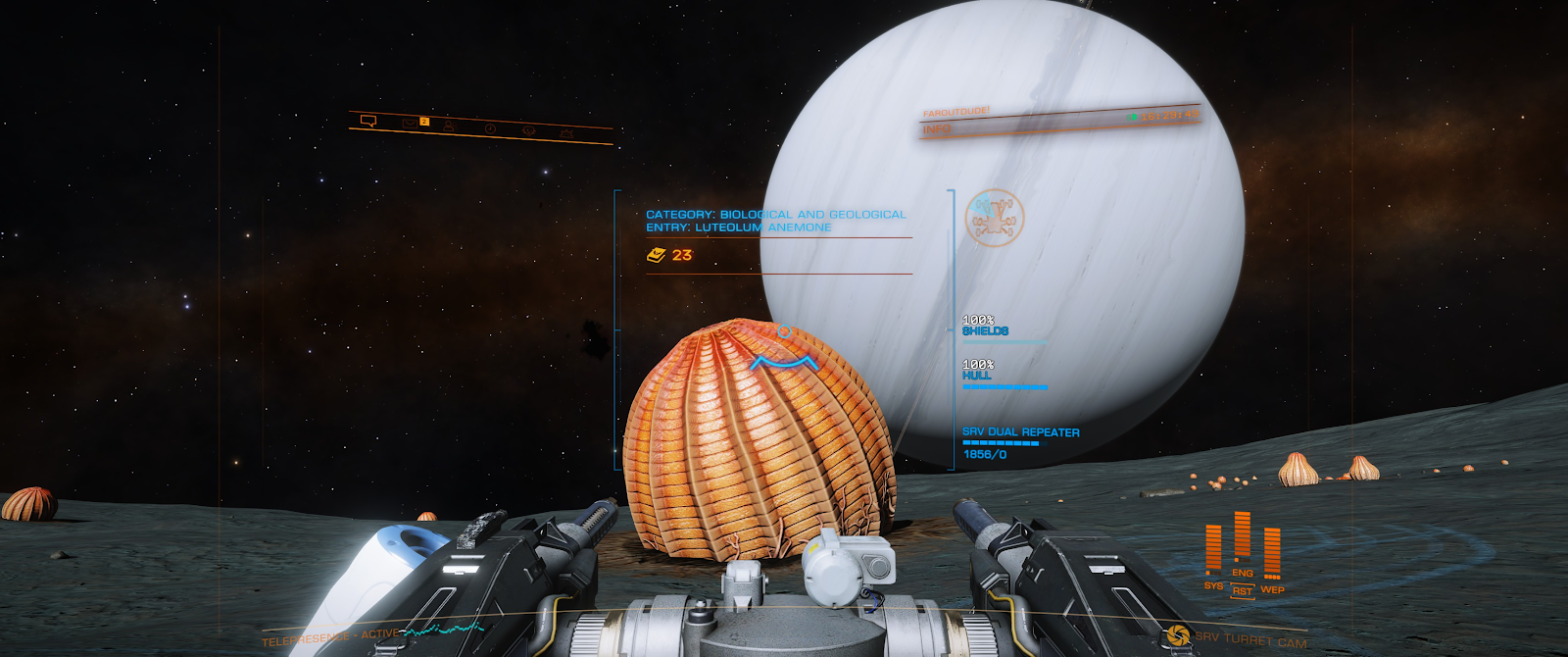Select the INFO panel header
Screen dimensions: 1568x657
click(x=937, y=129)
